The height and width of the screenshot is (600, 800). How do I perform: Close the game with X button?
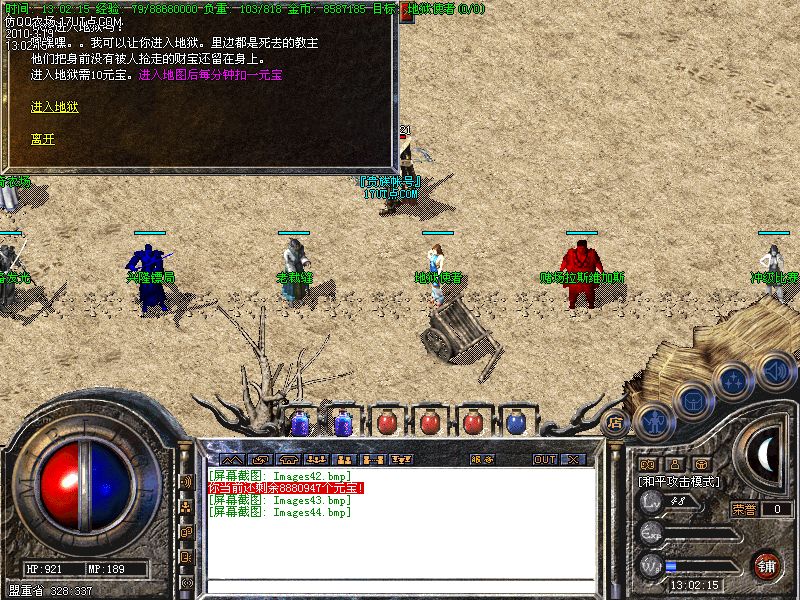click(573, 459)
